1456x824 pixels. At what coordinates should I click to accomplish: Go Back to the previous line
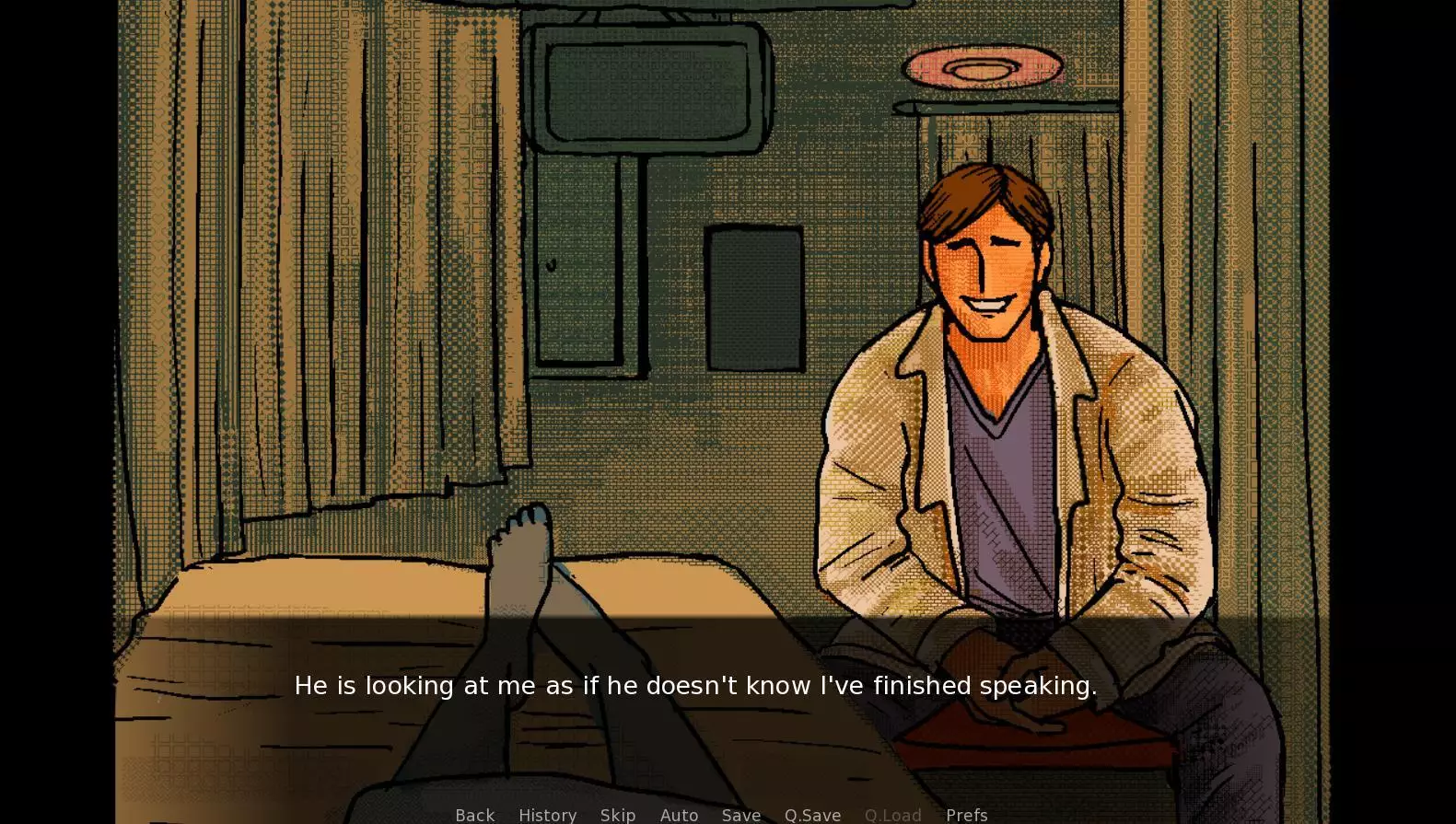[x=475, y=815]
